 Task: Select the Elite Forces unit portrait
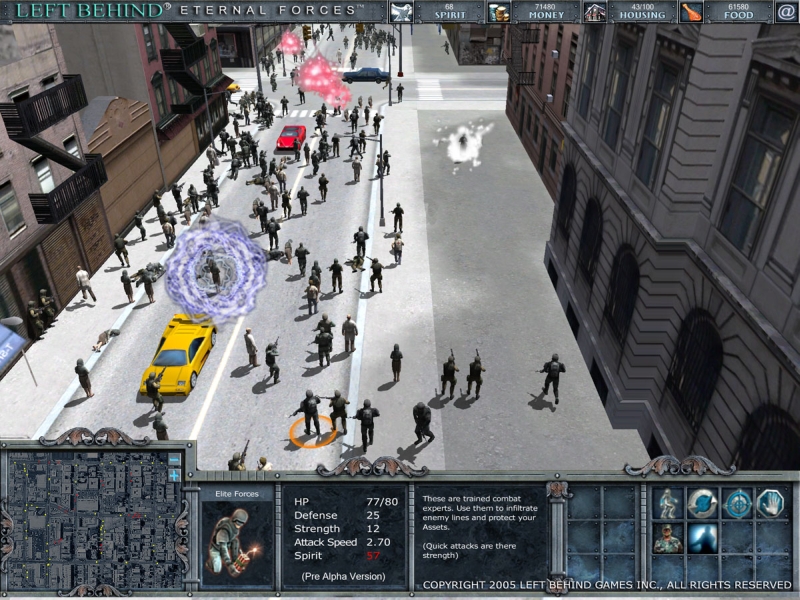237,542
